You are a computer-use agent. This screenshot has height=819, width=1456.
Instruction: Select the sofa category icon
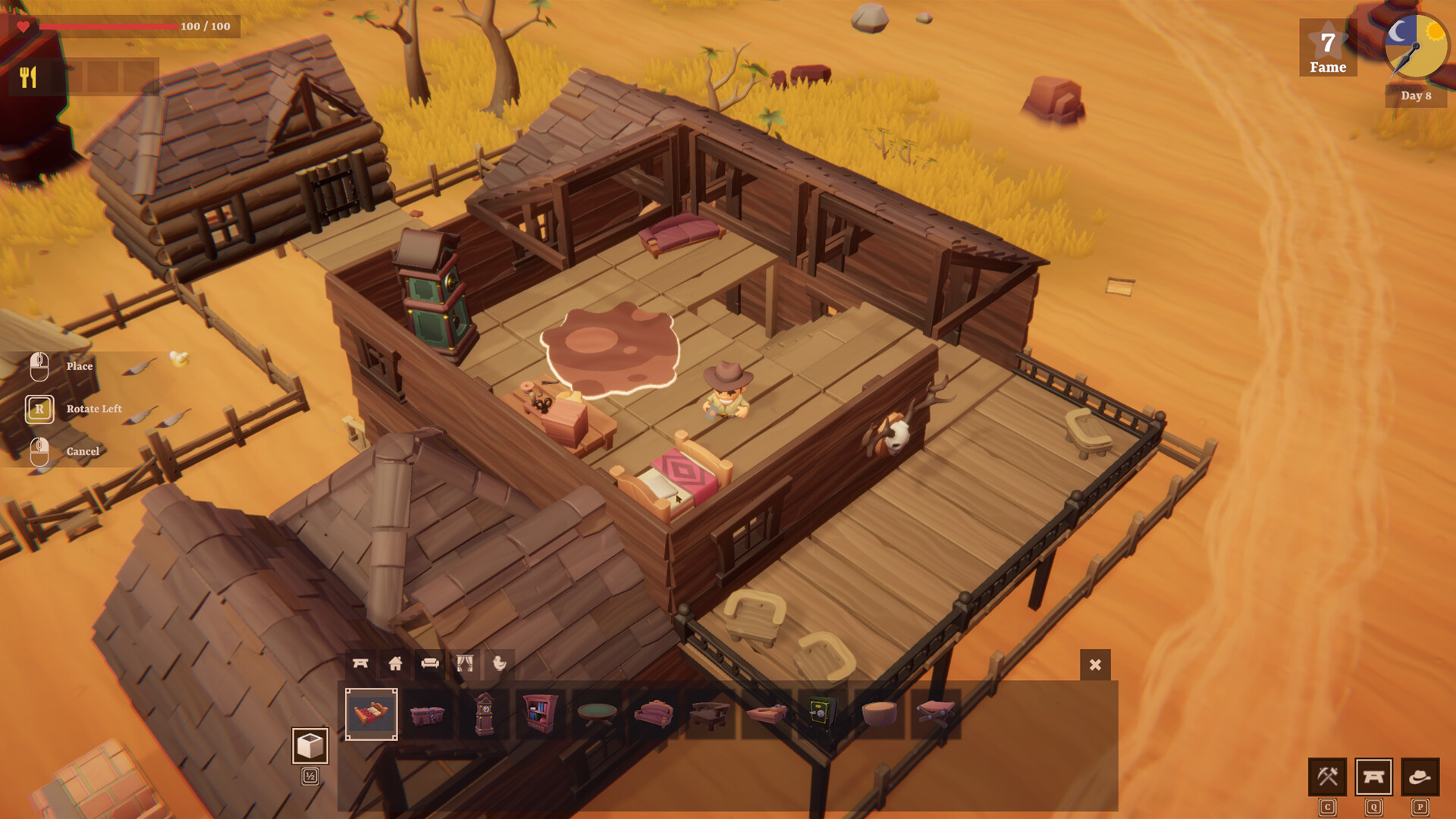[x=430, y=662]
